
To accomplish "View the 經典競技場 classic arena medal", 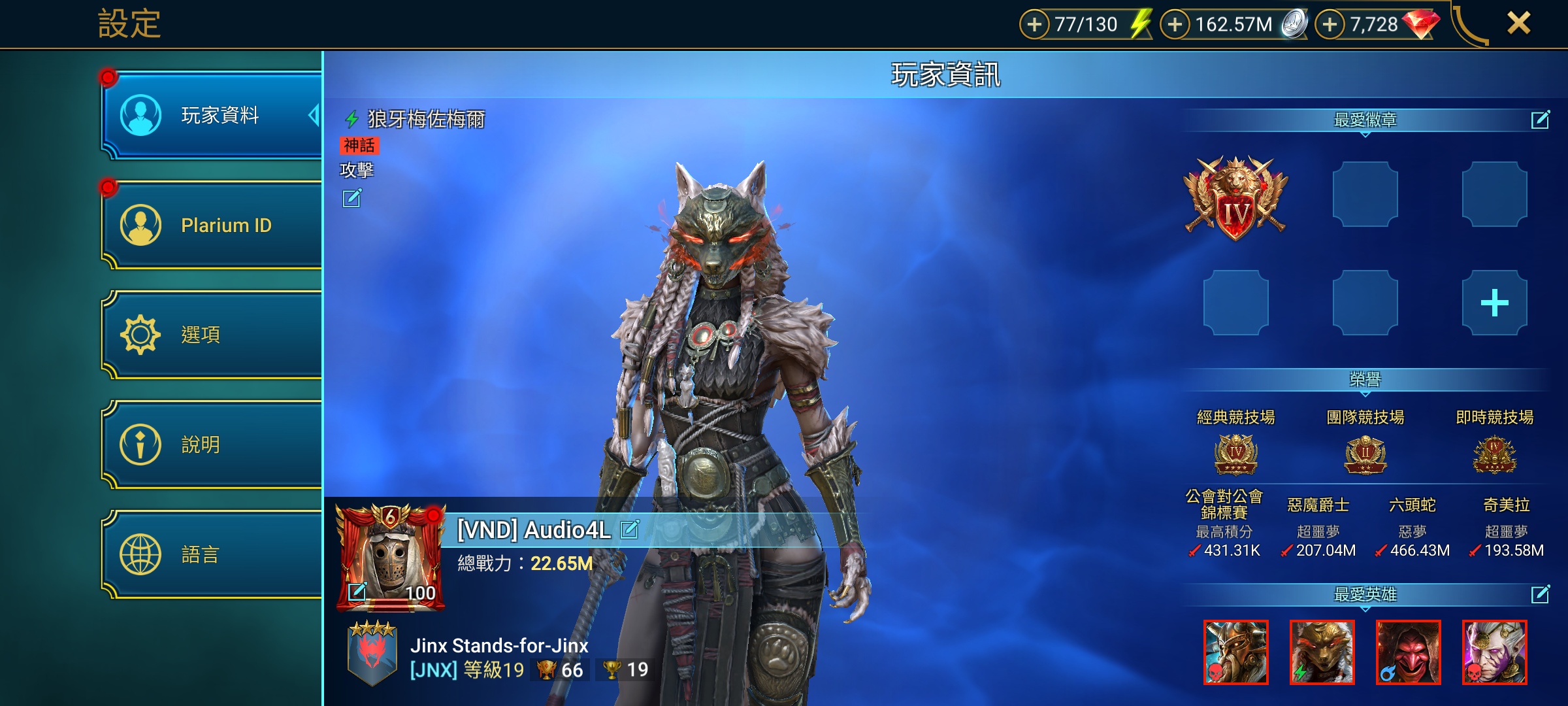I will coord(1235,454).
